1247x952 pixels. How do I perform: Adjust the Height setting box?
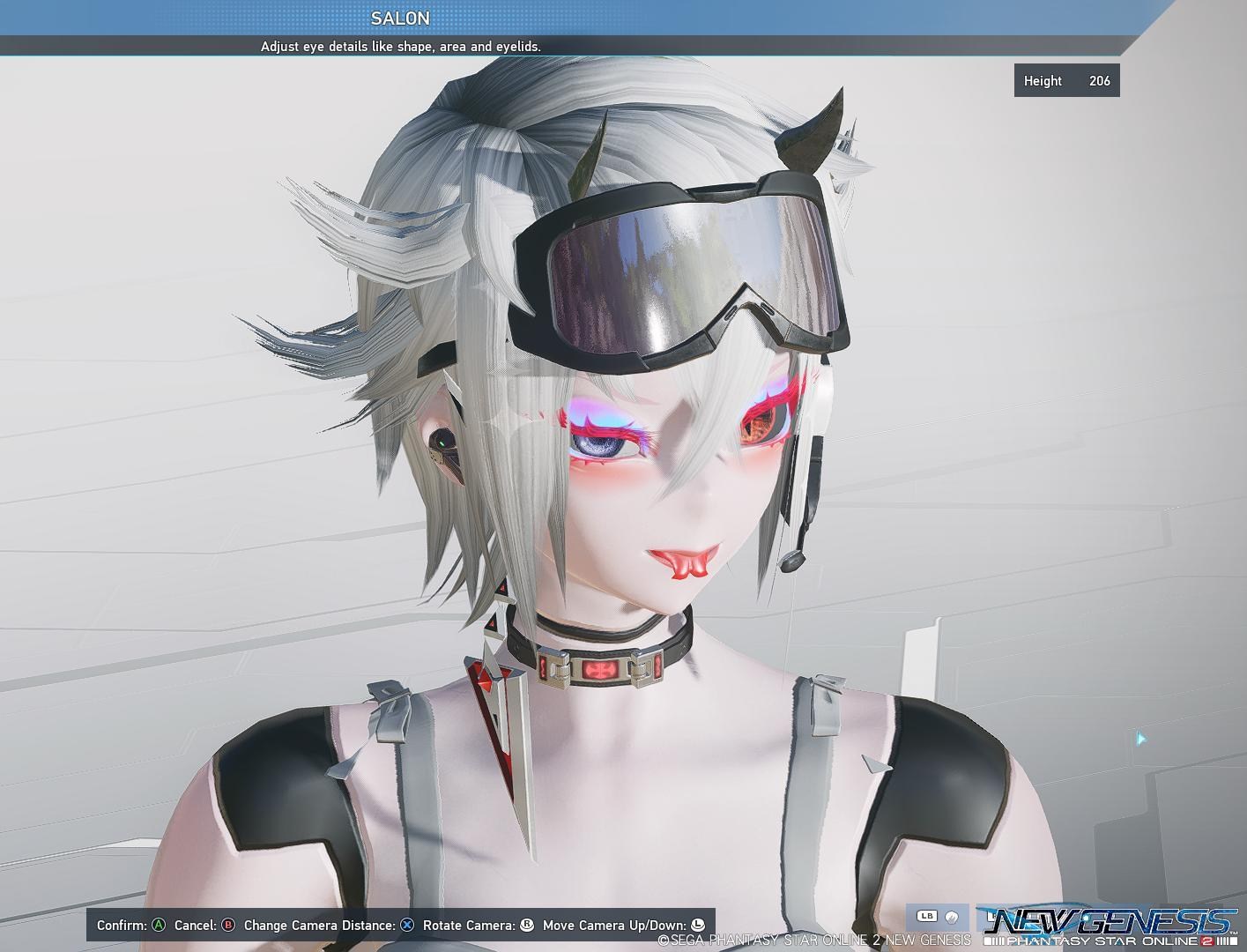click(1066, 80)
